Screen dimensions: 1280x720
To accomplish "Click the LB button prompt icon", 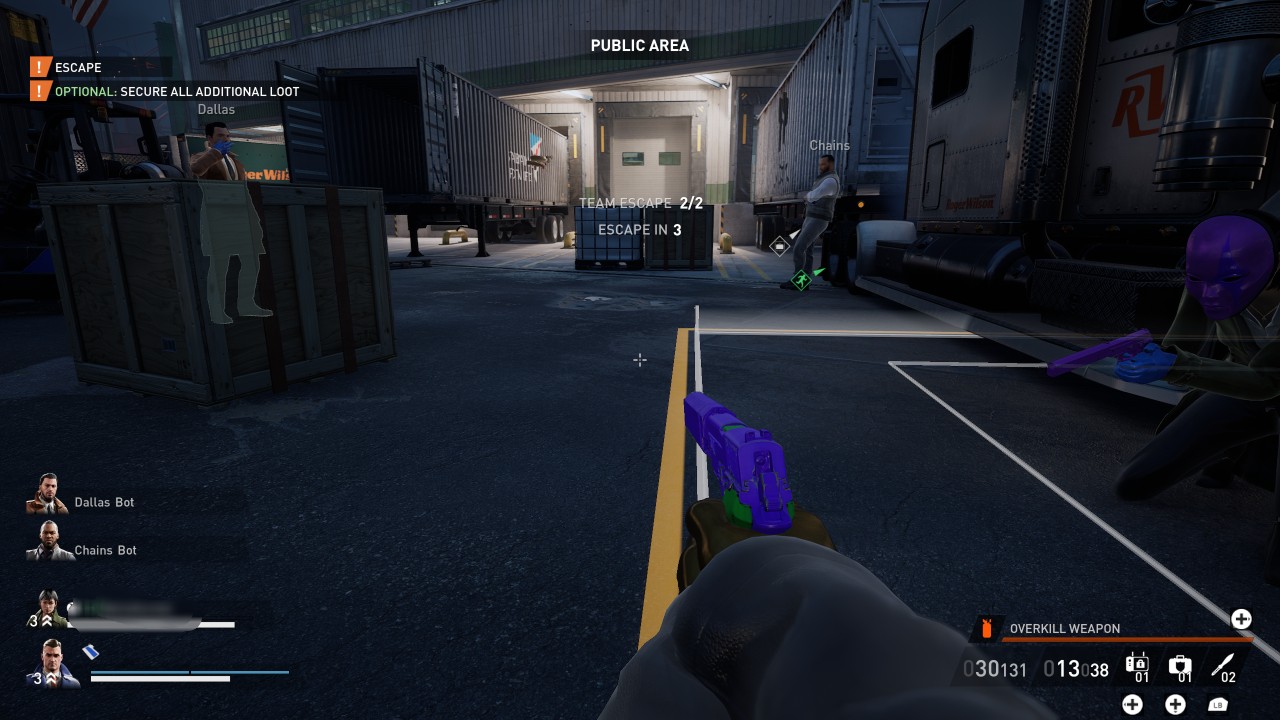I will click(x=1218, y=705).
